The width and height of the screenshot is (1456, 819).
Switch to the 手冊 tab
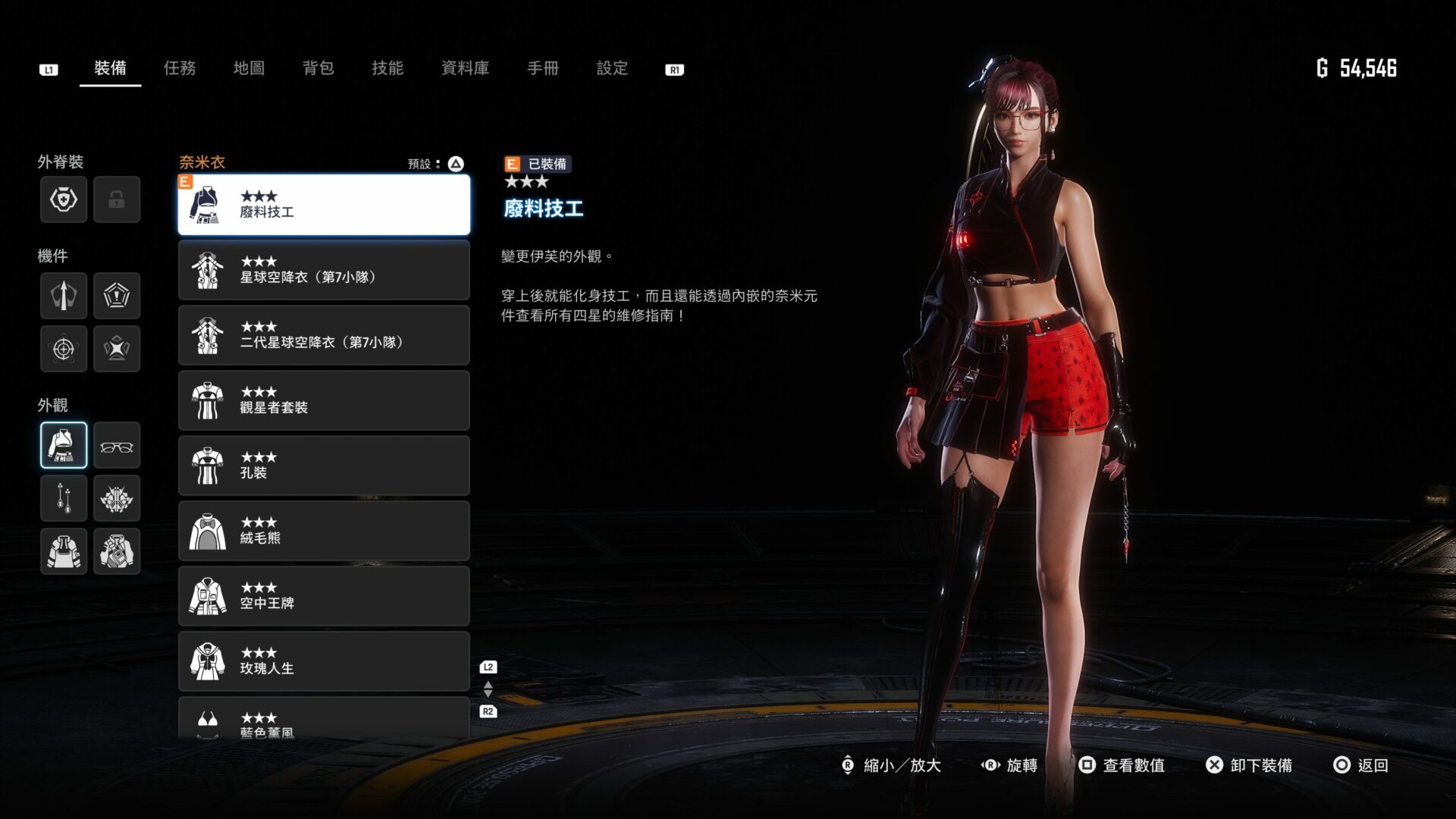543,68
